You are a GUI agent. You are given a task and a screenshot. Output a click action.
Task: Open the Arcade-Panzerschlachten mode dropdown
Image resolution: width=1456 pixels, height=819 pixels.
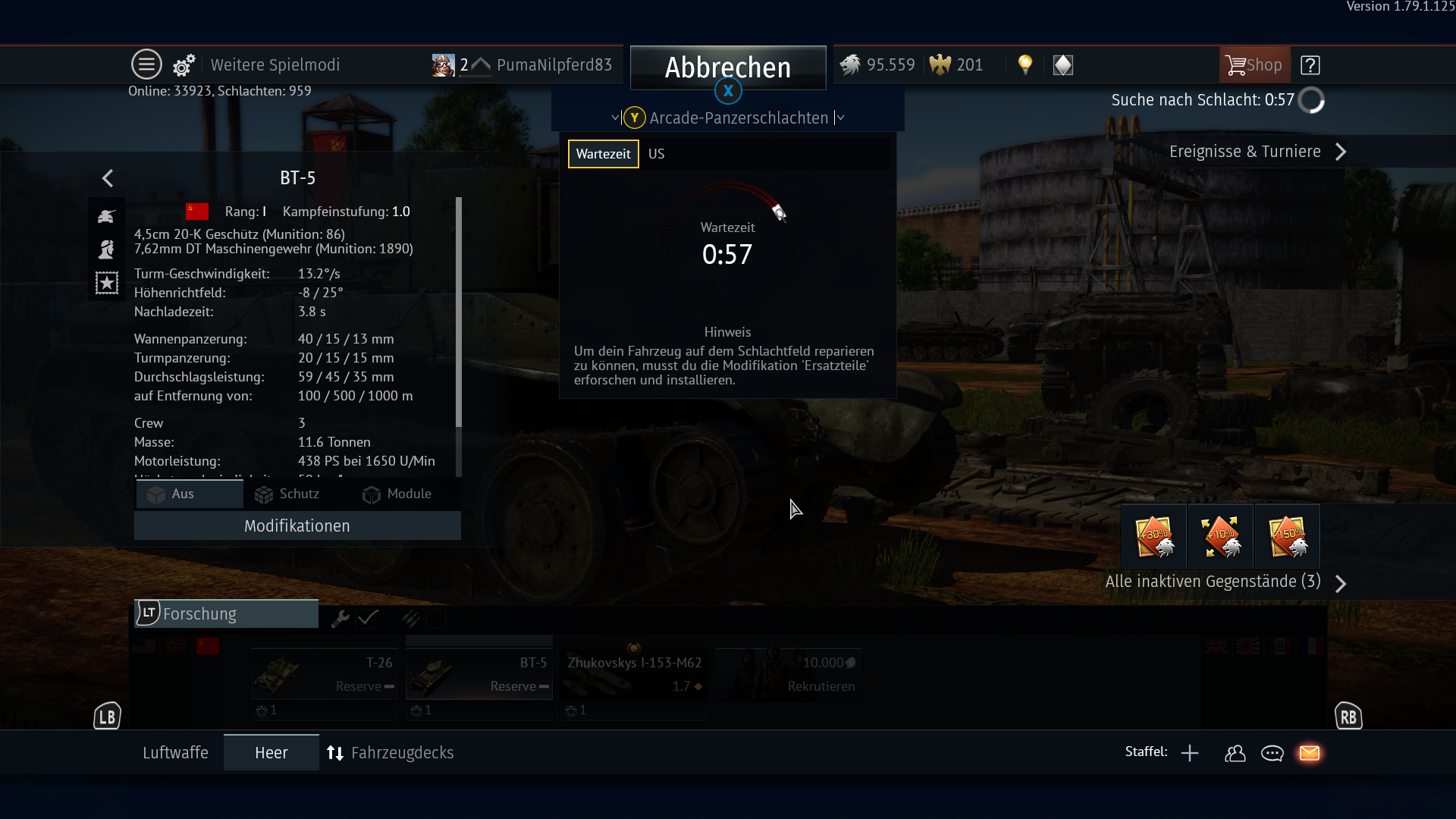[x=738, y=118]
